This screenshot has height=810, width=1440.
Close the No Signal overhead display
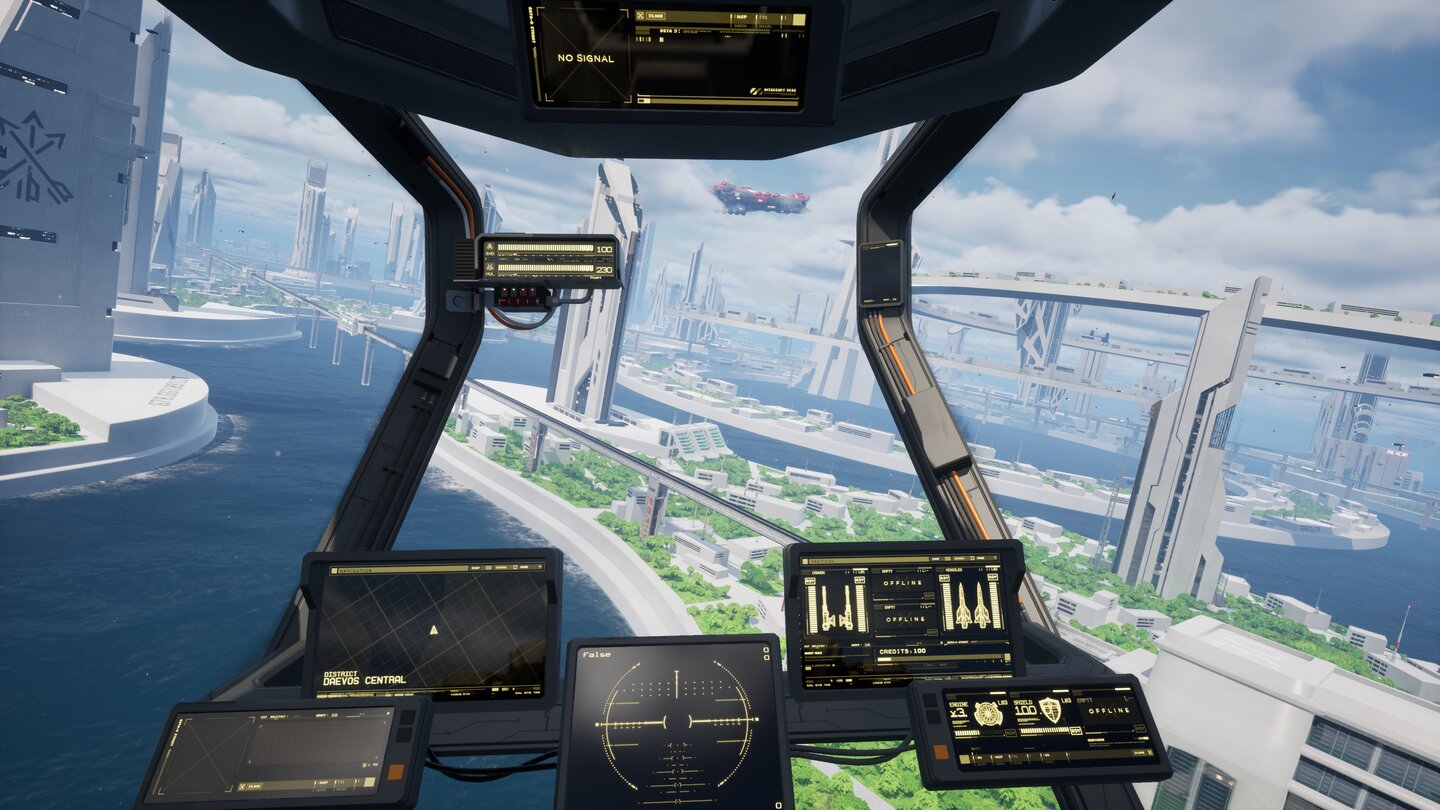(641, 16)
